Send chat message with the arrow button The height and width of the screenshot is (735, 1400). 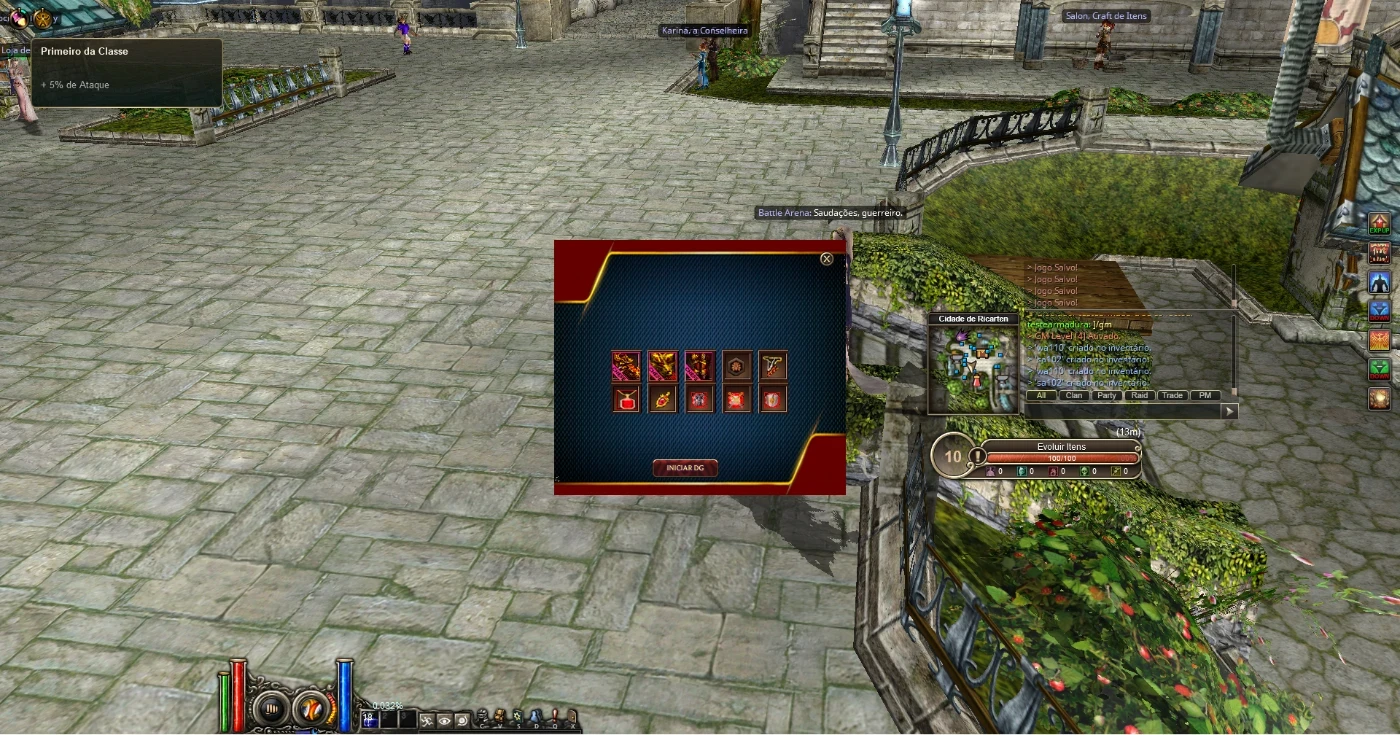(x=1230, y=410)
